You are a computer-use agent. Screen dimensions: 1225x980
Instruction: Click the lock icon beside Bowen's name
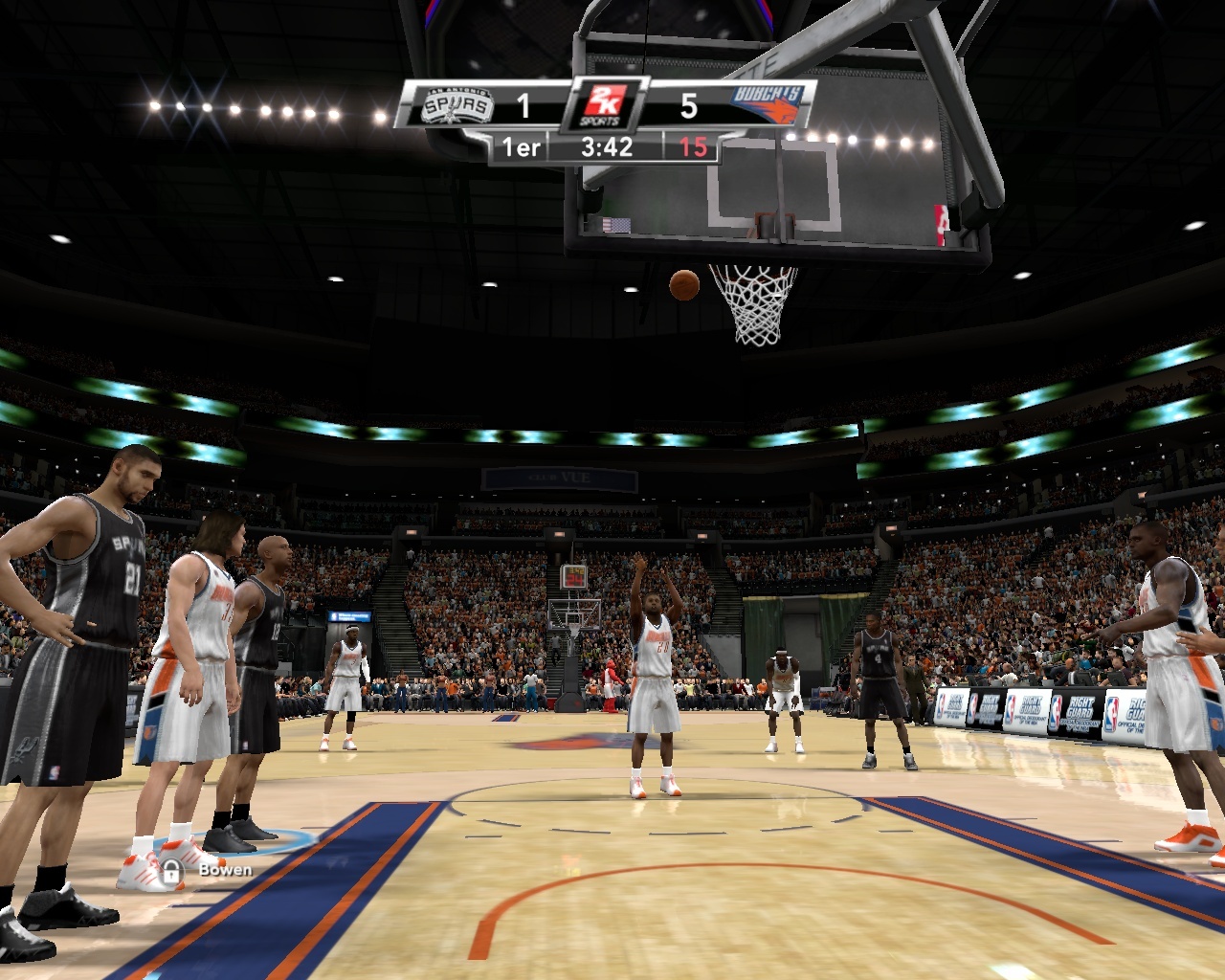tap(172, 871)
